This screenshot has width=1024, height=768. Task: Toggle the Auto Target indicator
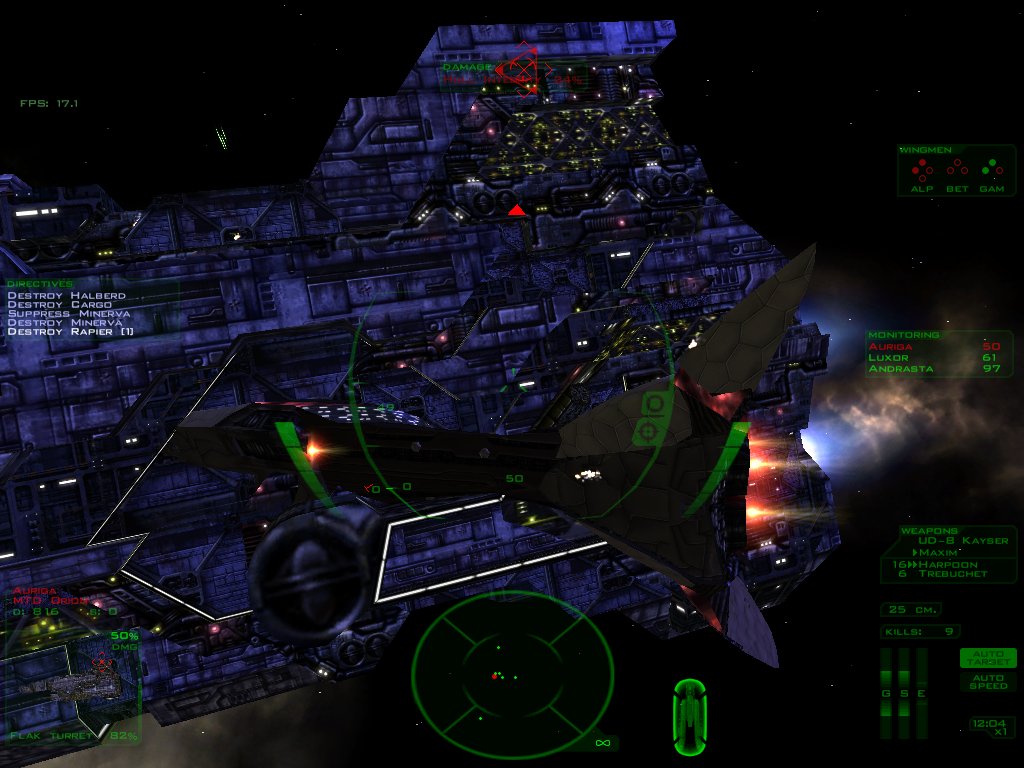[987, 657]
